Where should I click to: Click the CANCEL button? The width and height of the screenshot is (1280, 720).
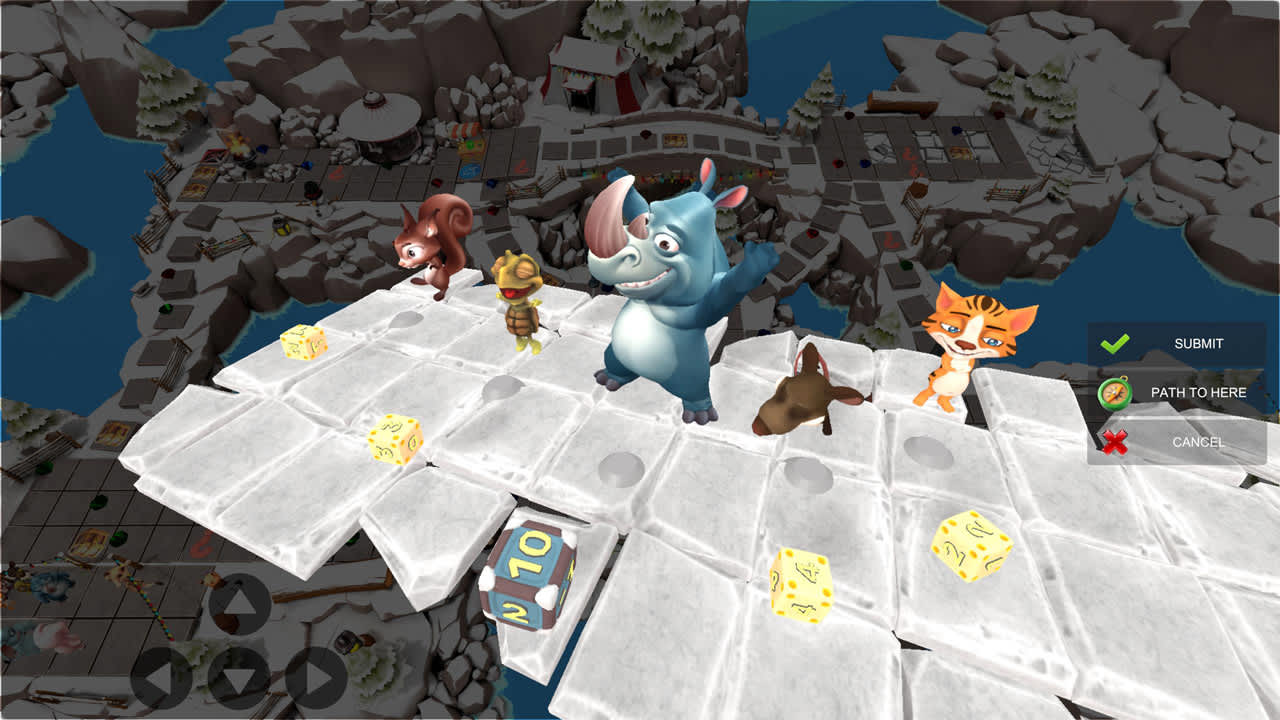1200,440
